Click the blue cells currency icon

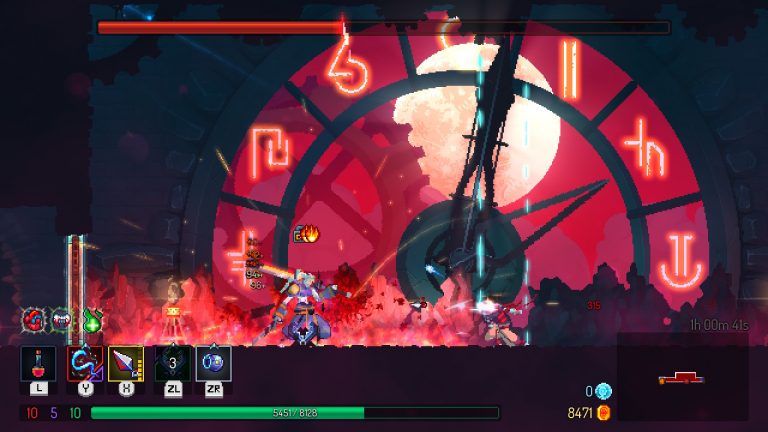tap(603, 391)
